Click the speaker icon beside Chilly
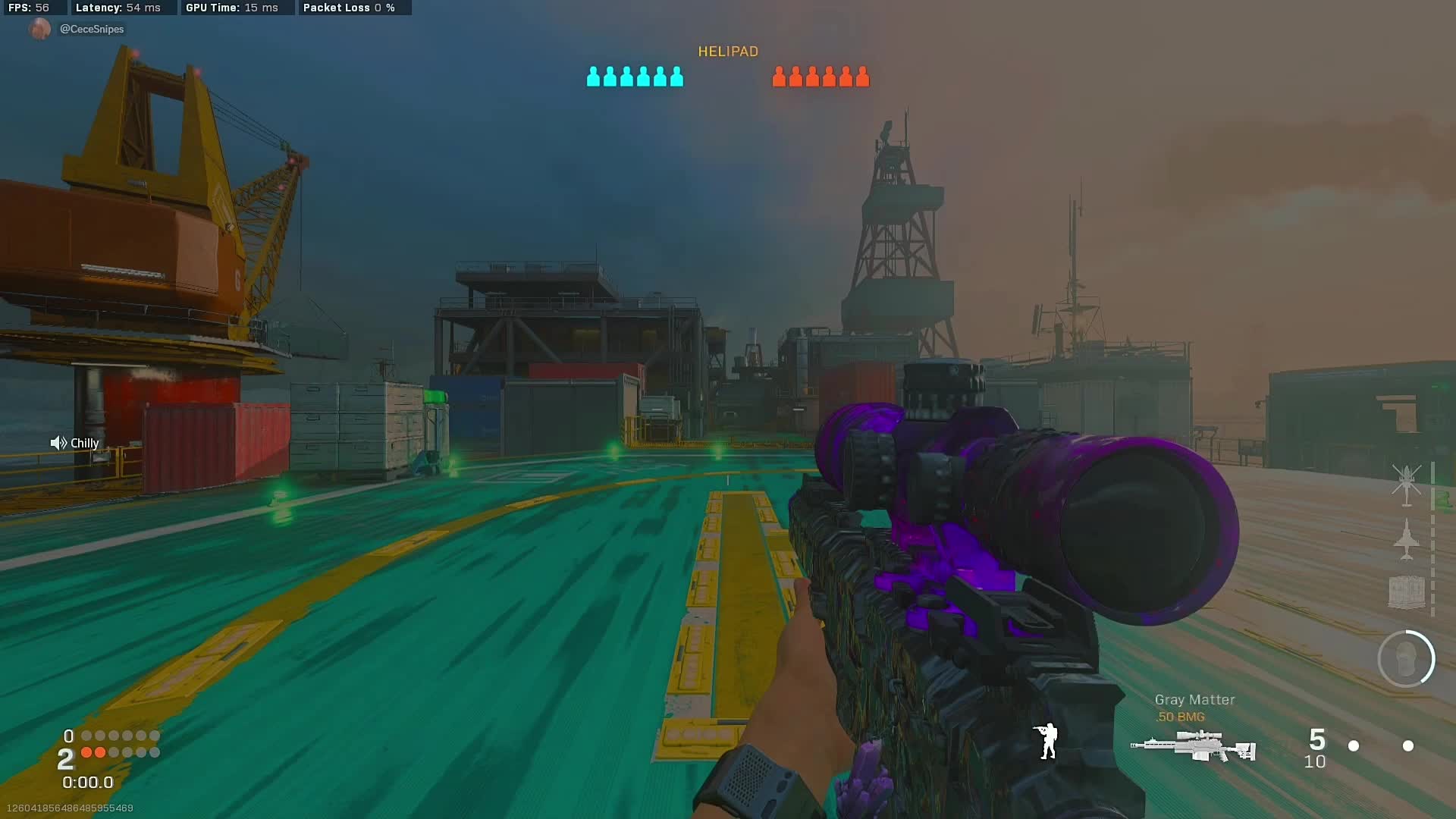The image size is (1456, 819). tap(58, 443)
